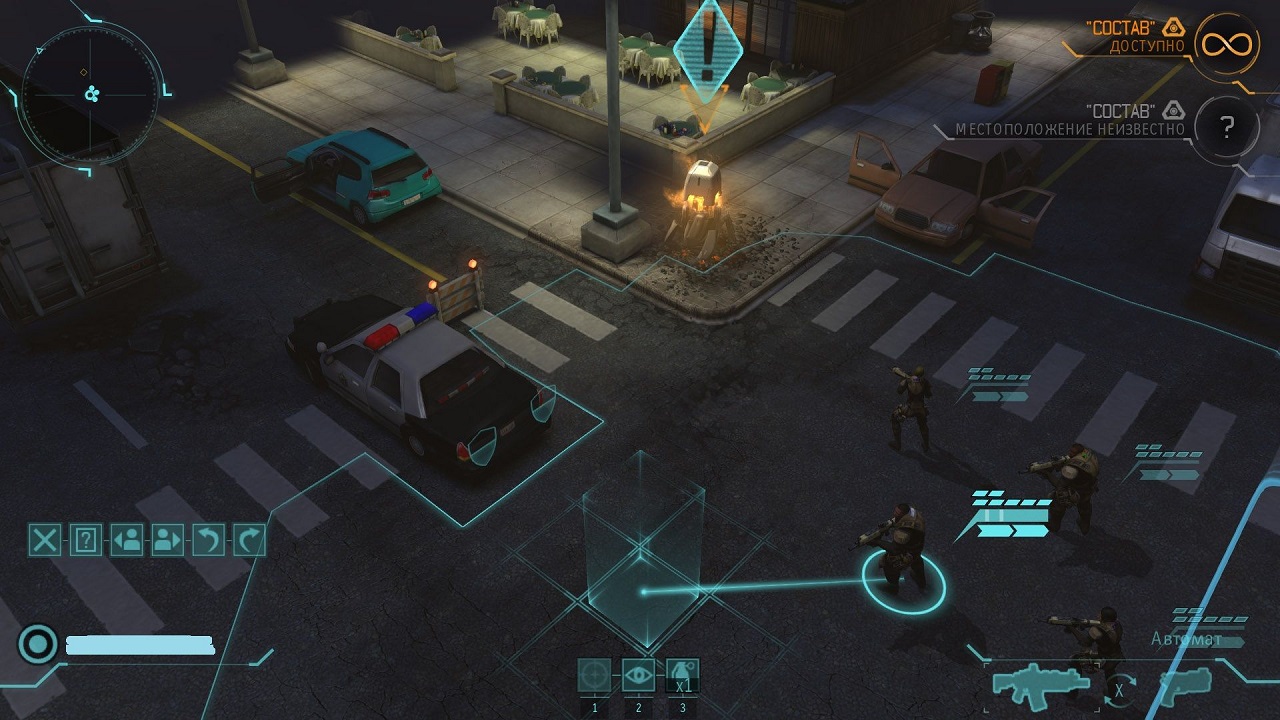The height and width of the screenshot is (720, 1280).
Task: Use the grenade ability
Action: click(x=683, y=676)
